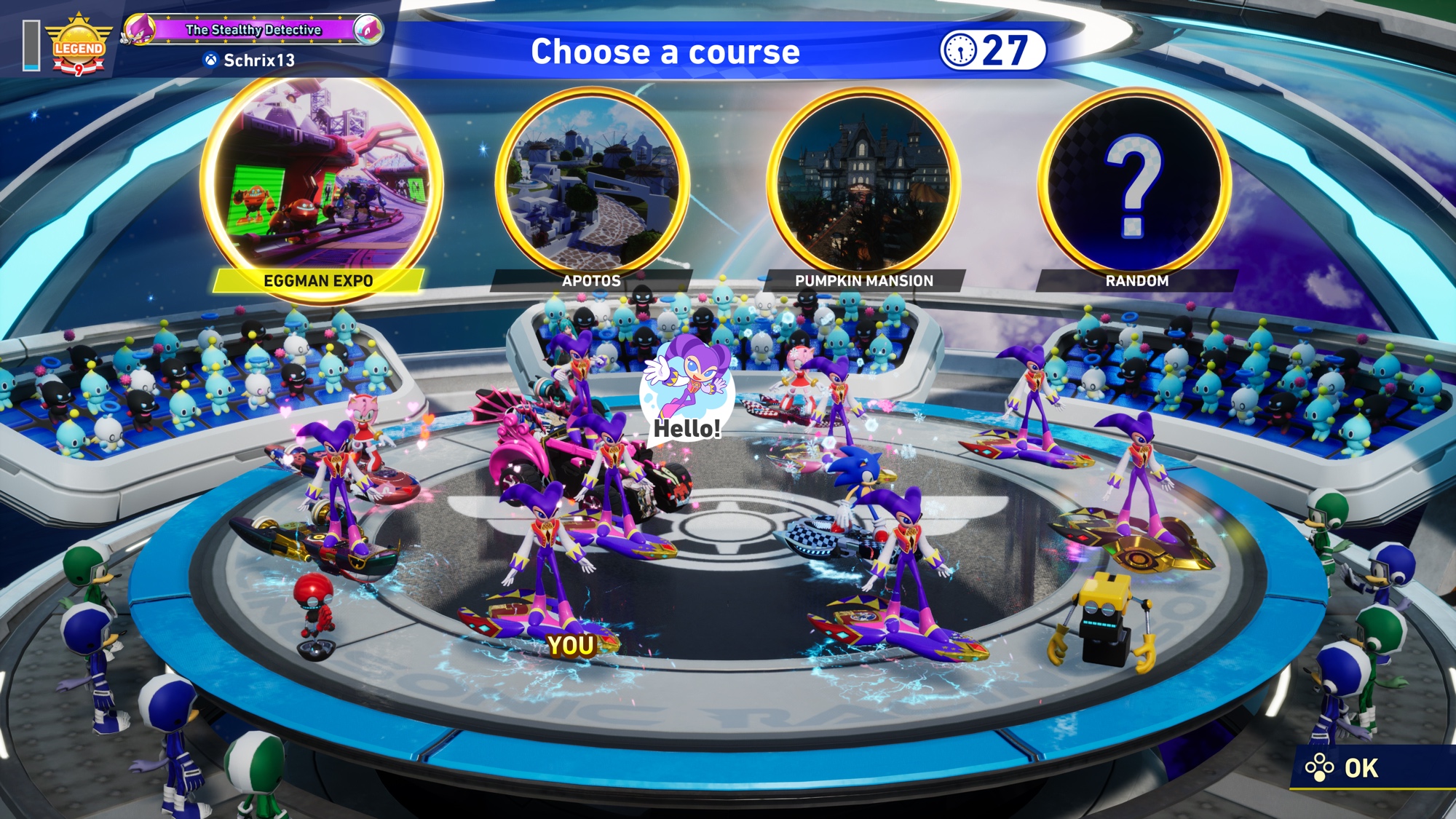
Task: Vote for the Random course option
Action: pyautogui.click(x=1134, y=186)
